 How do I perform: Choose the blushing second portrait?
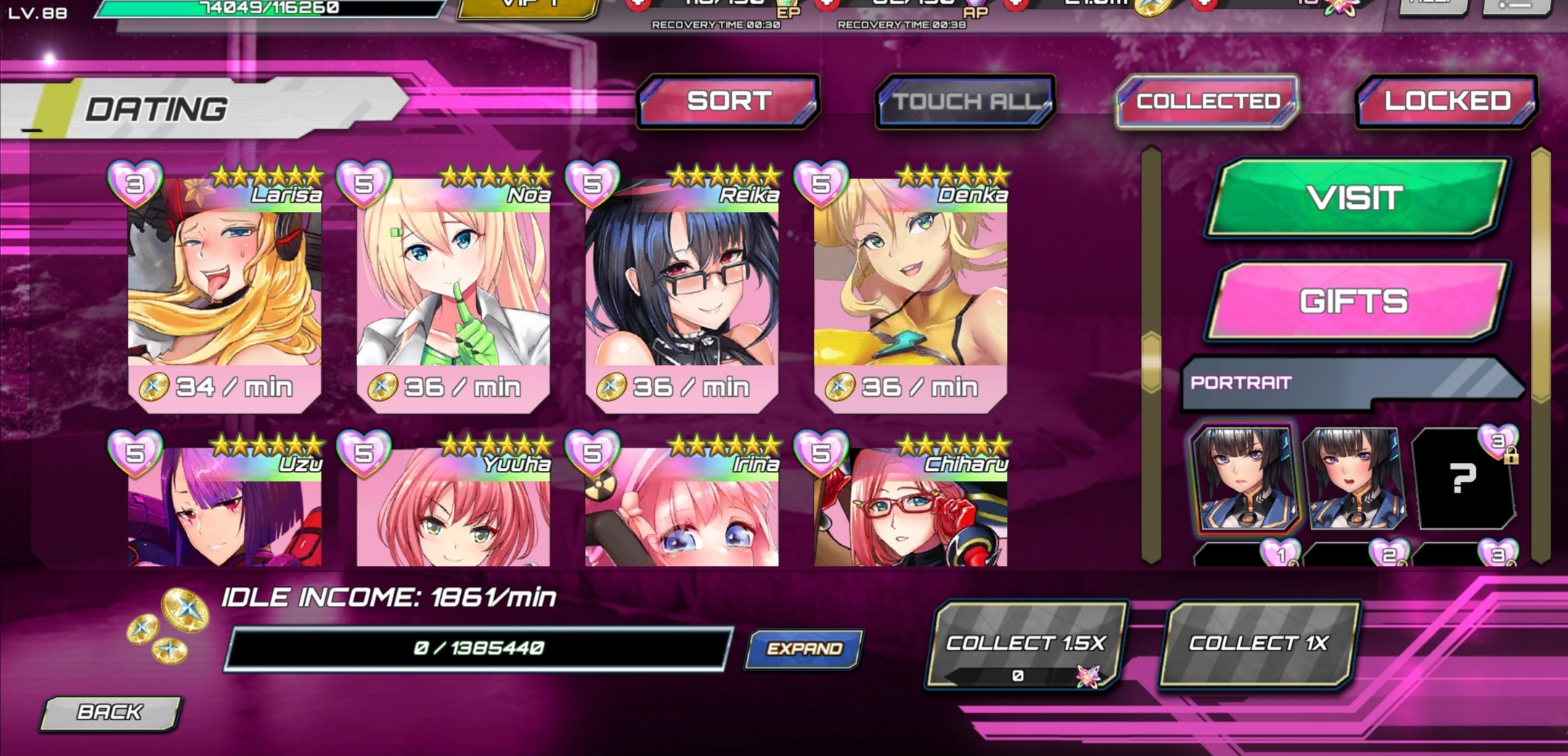[x=1354, y=479]
